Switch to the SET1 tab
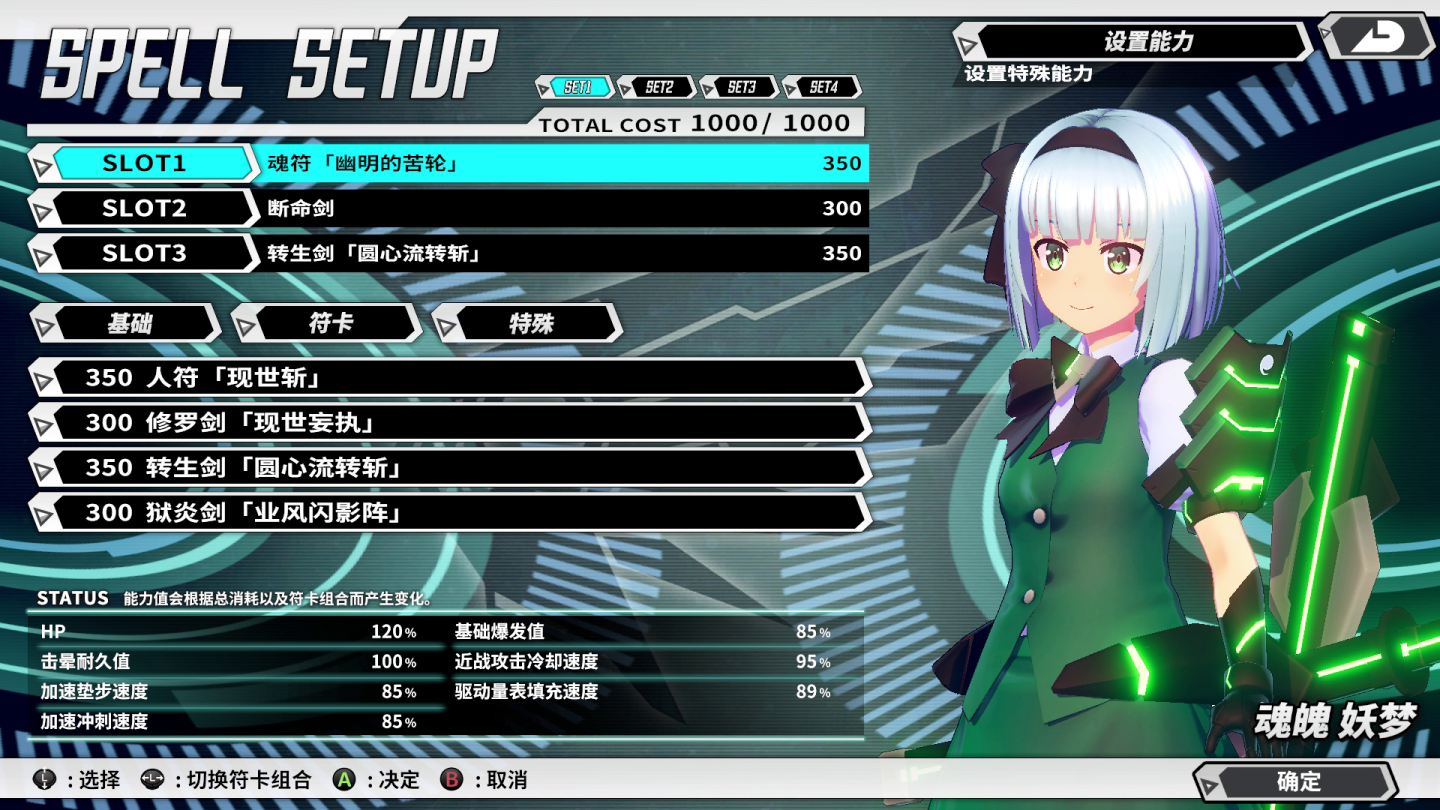Screen dimensions: 1440x810 click(577, 87)
